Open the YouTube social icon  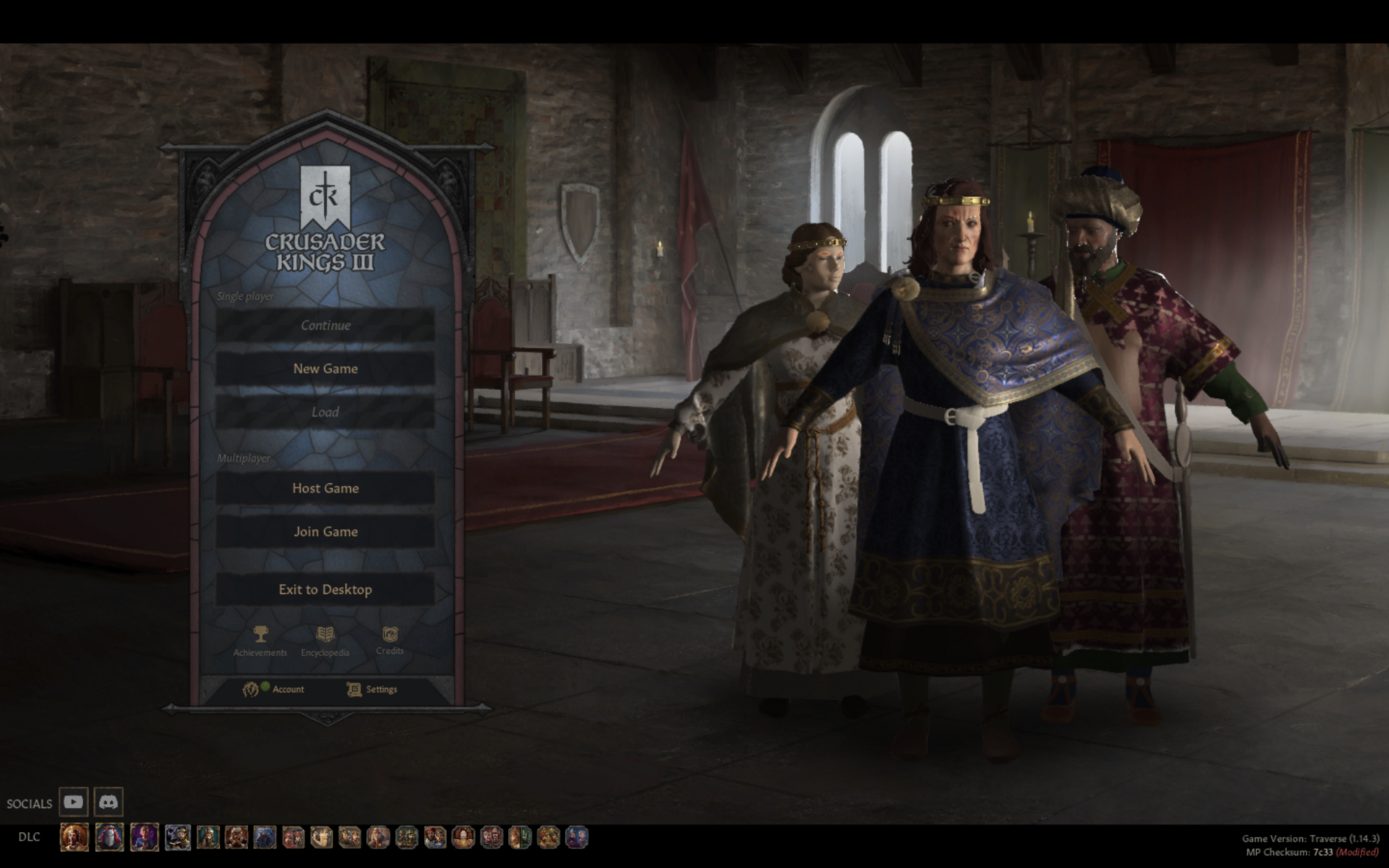pyautogui.click(x=75, y=802)
